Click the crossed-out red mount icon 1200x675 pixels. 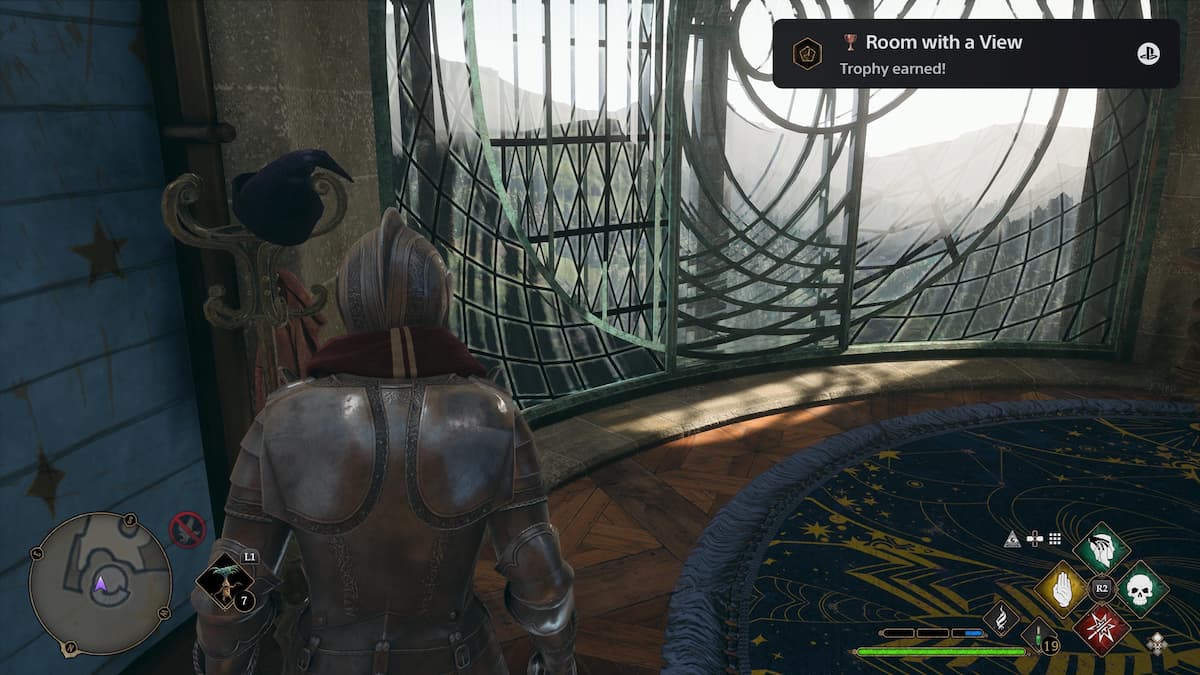pyautogui.click(x=187, y=529)
